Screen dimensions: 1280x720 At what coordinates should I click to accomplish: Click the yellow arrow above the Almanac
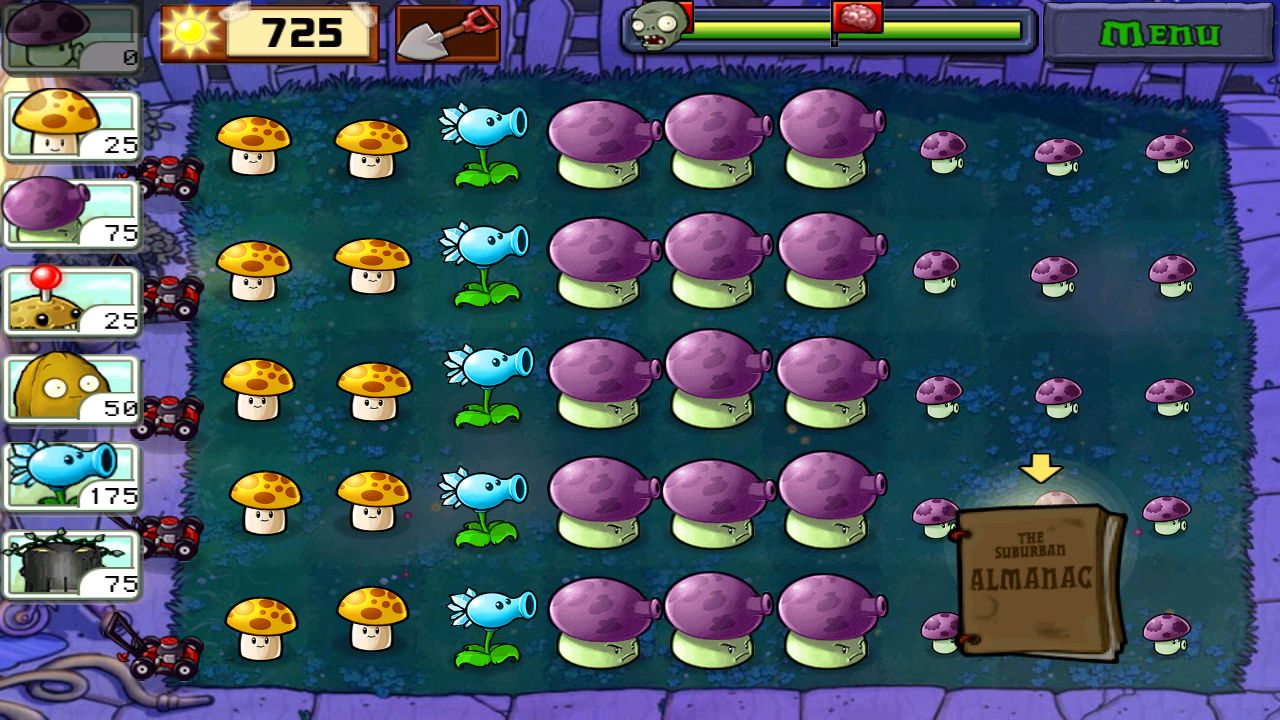(1040, 466)
